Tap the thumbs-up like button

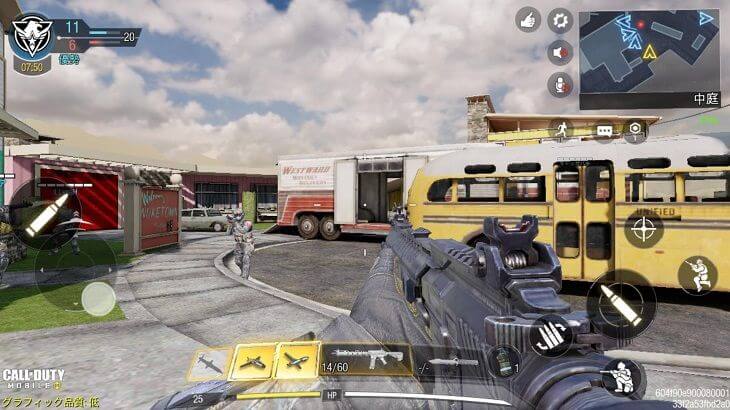528,20
